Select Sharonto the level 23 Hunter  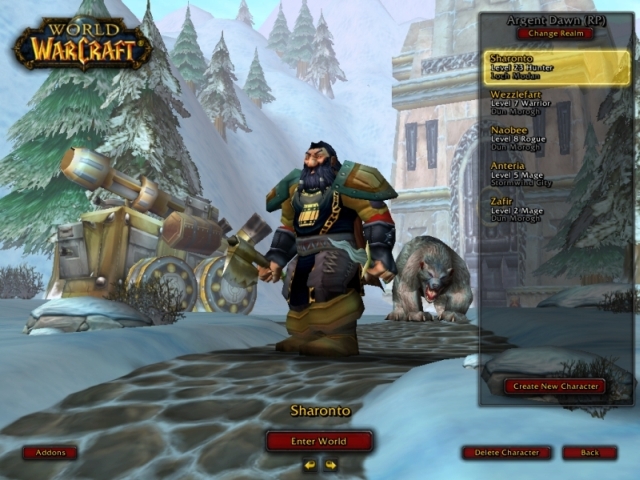[557, 67]
